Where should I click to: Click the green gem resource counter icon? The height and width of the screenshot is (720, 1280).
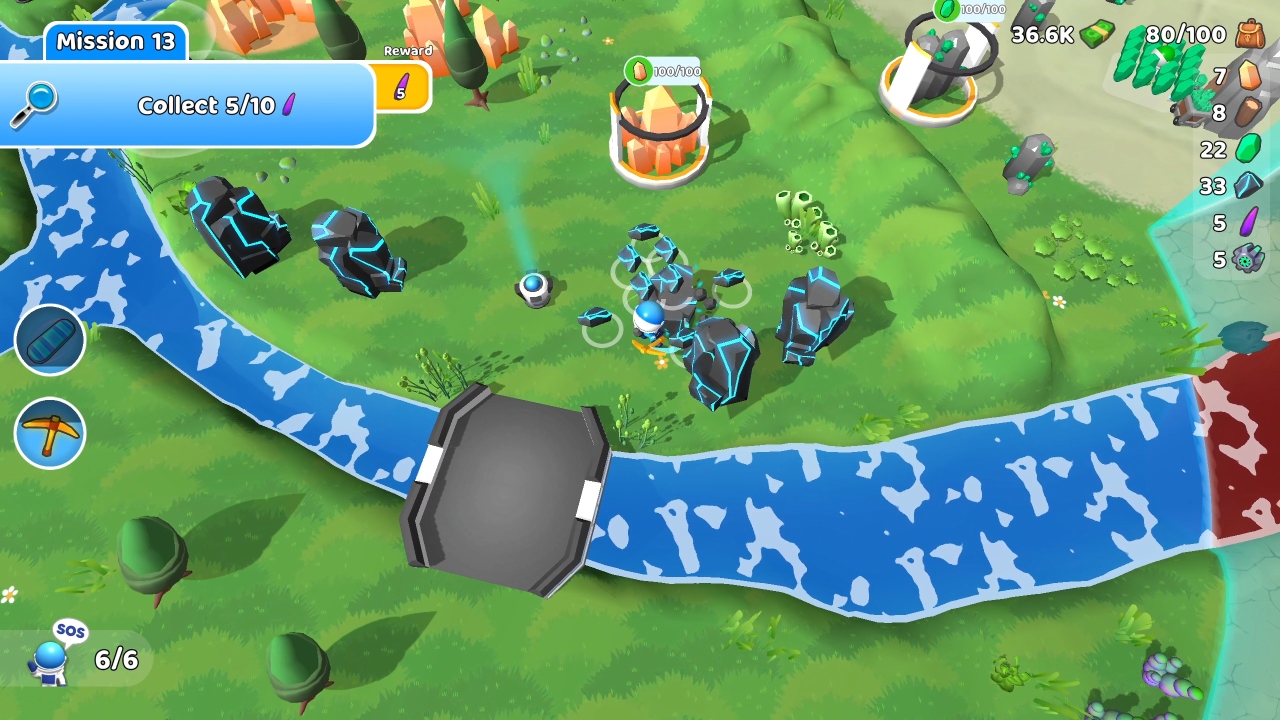1248,150
